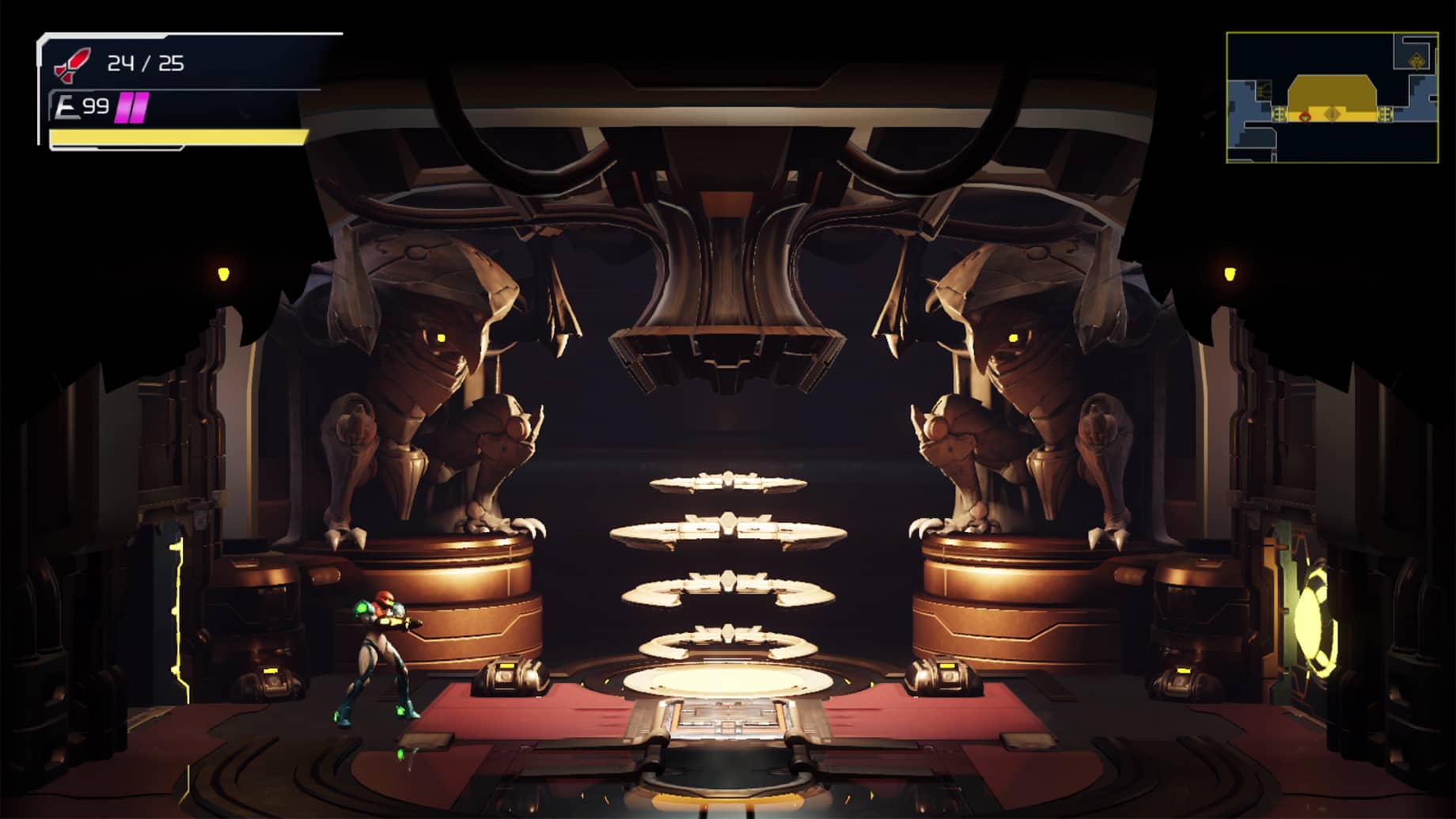Click the red missile icon in the HUD
Image resolution: width=1456 pixels, height=819 pixels.
(x=73, y=63)
